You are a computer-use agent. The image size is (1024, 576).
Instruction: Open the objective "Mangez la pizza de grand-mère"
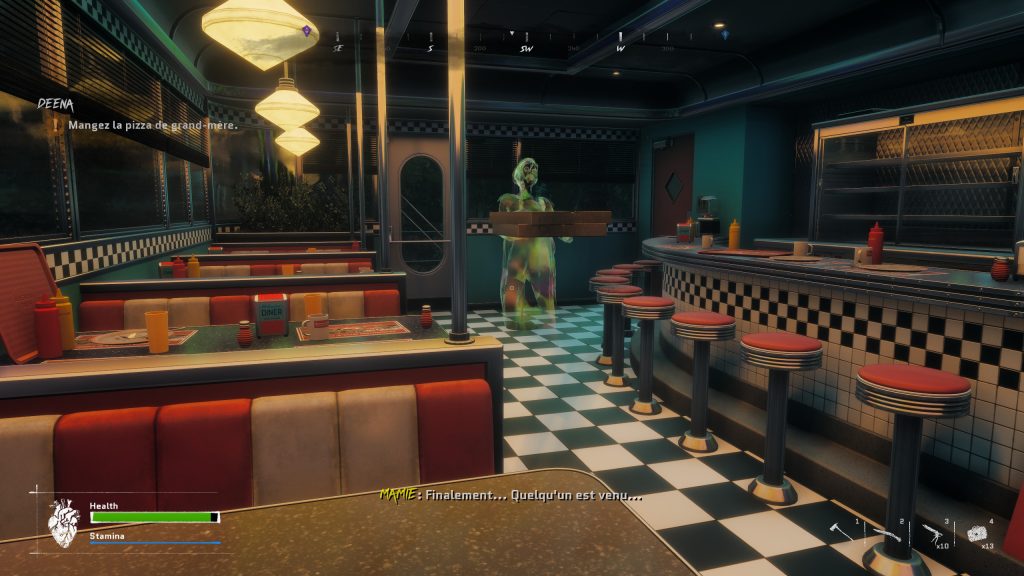point(151,125)
